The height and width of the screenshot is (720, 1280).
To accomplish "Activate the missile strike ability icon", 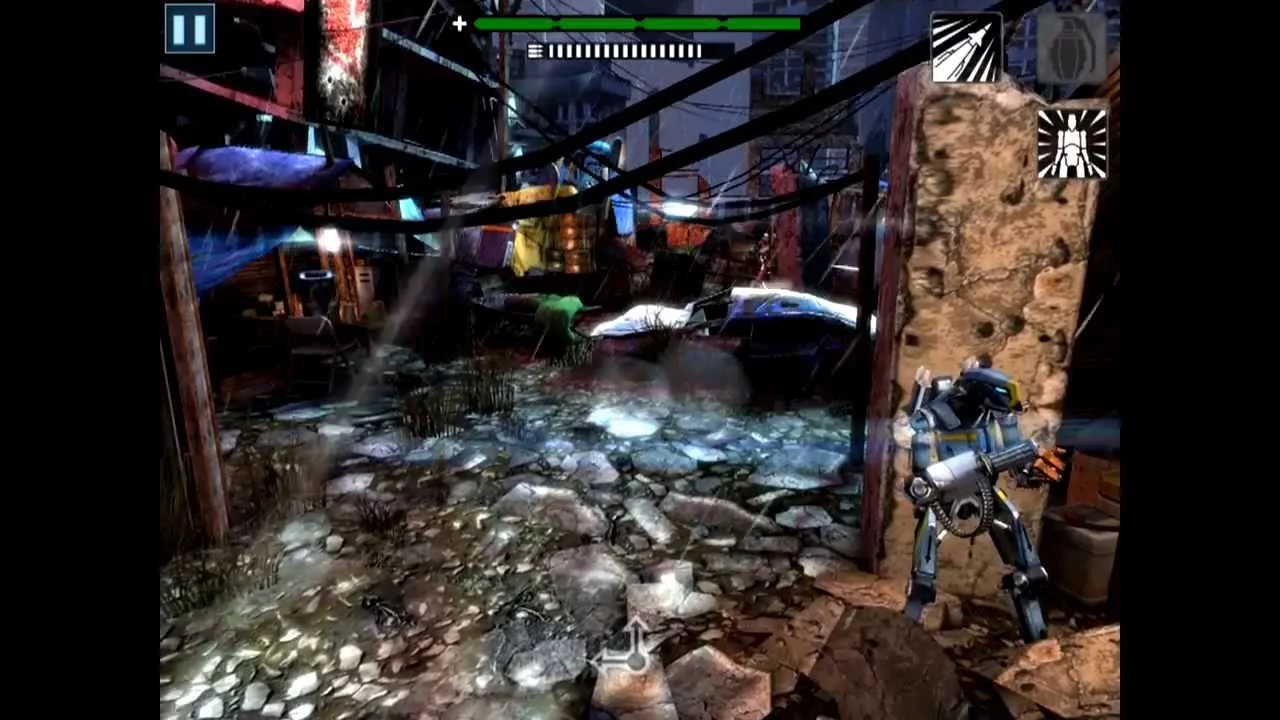I will 966,47.
